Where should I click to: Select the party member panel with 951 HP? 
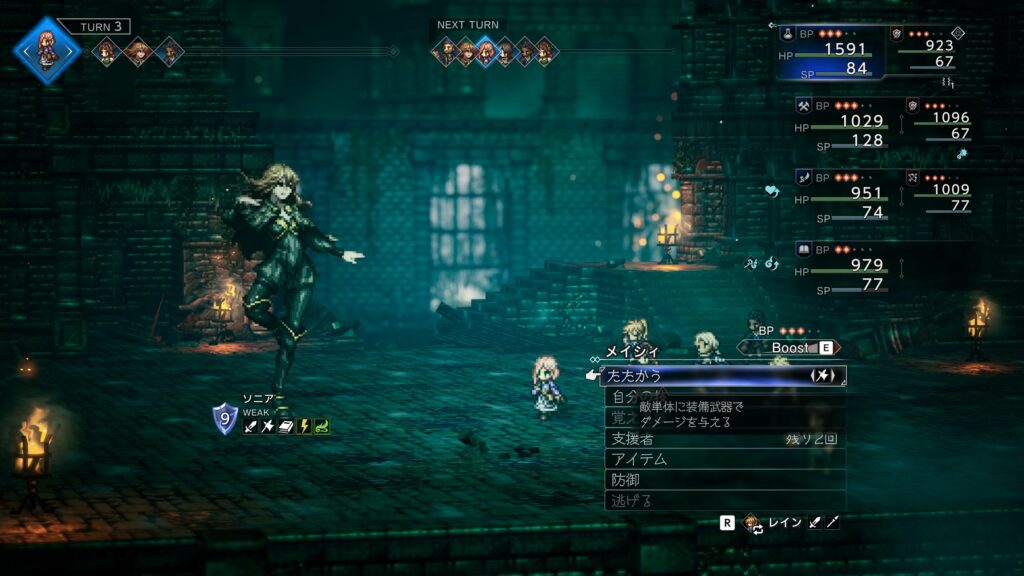[841, 194]
